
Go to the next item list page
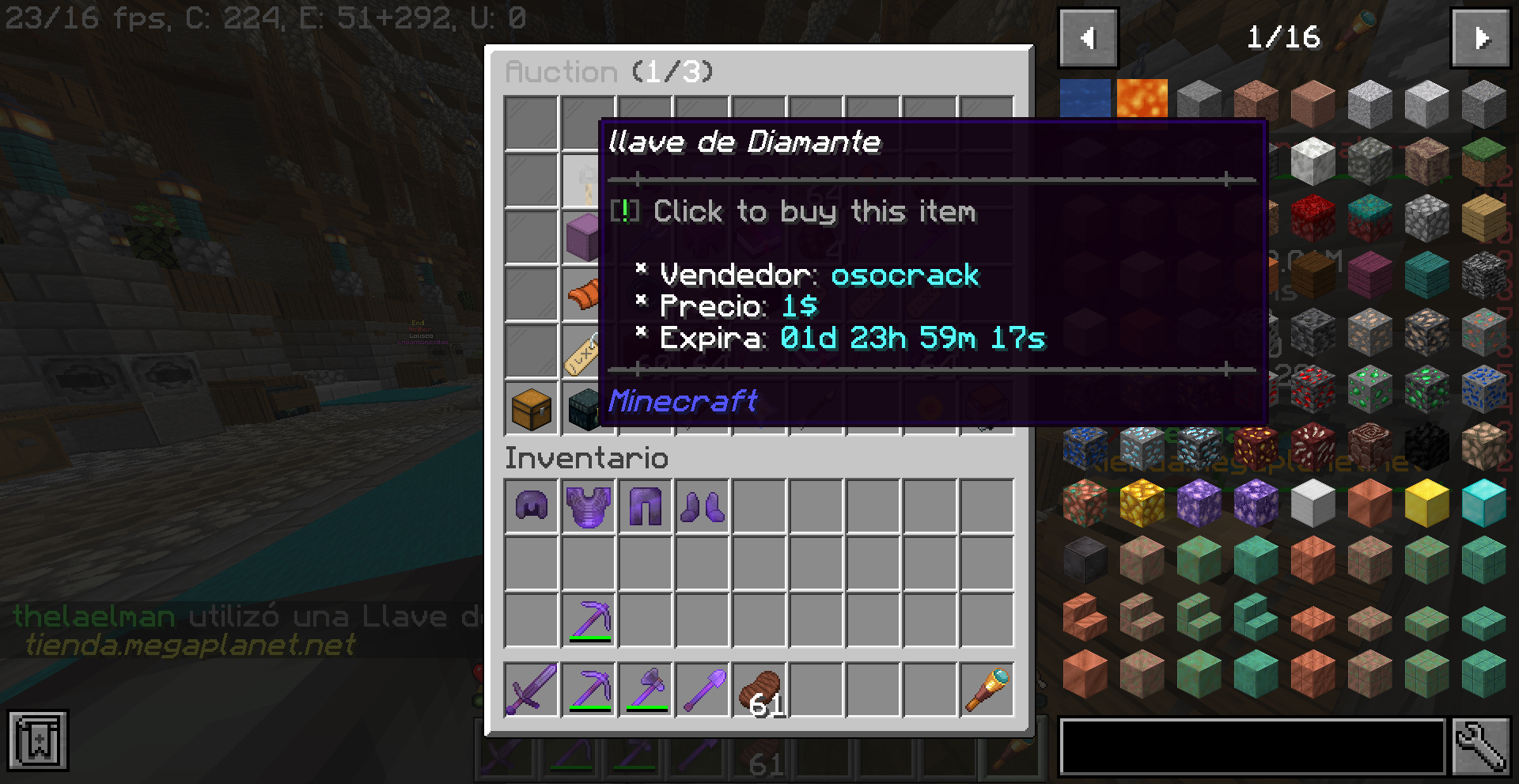click(x=1480, y=38)
